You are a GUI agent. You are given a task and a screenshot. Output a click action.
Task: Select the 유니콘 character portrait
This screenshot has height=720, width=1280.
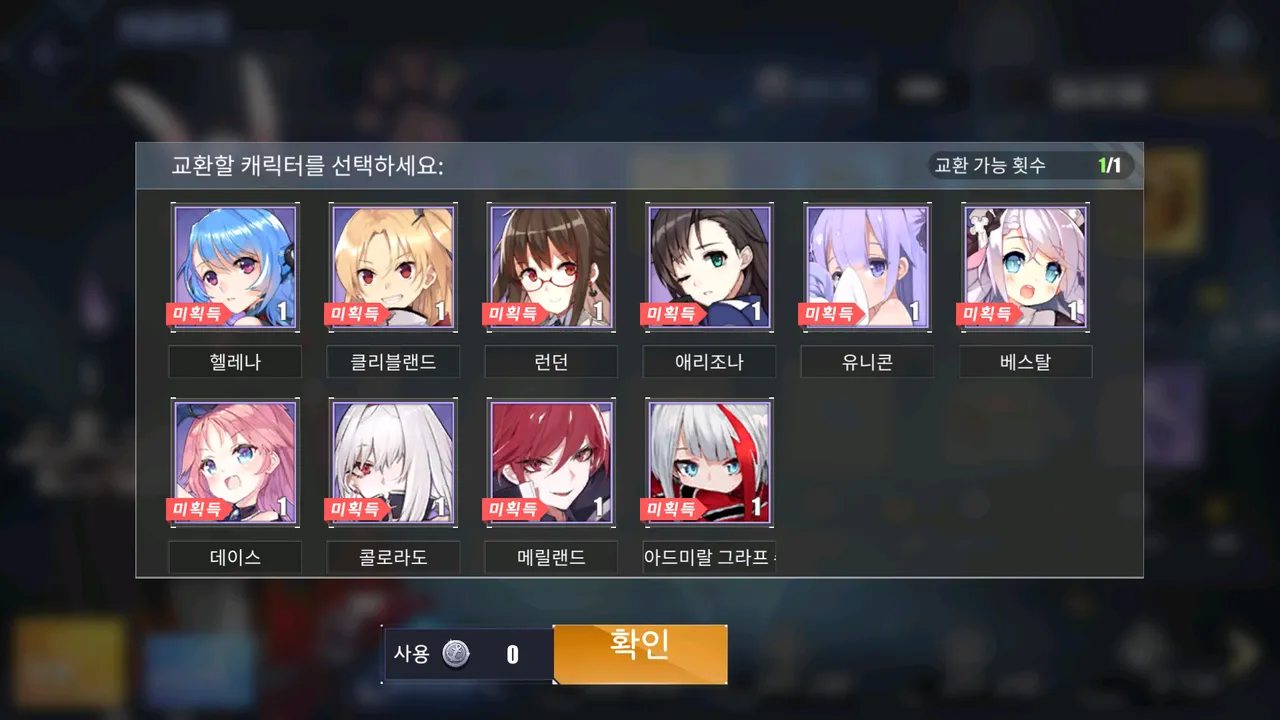click(x=867, y=265)
